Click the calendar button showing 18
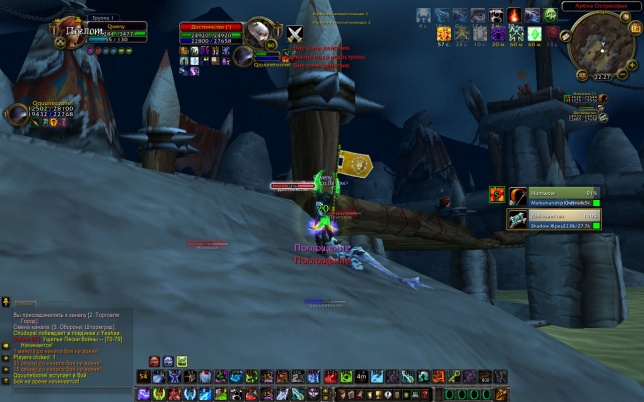 click(x=631, y=27)
